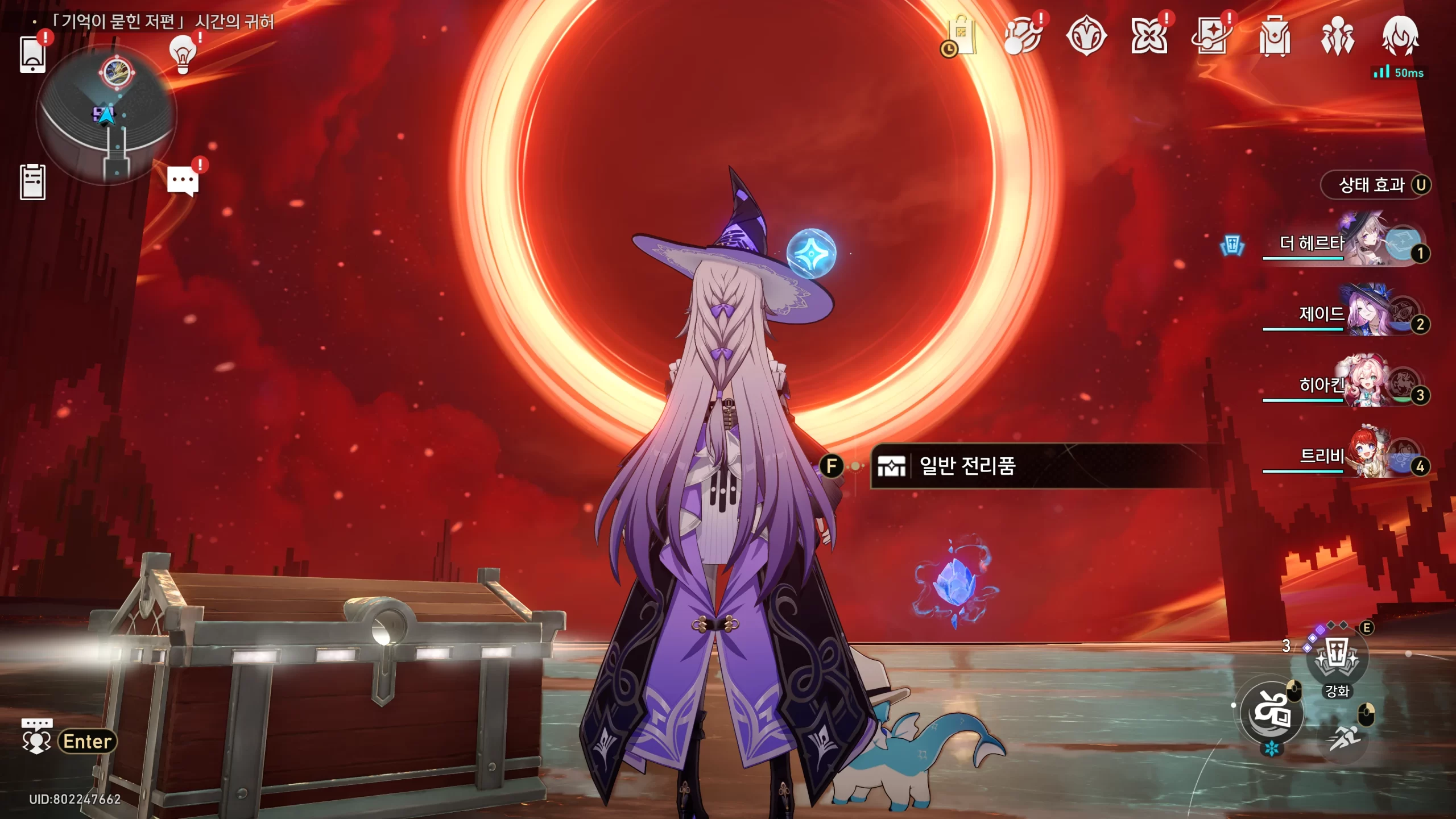
Task: Activate the 강화 technique skill button
Action: pyautogui.click(x=1337, y=659)
